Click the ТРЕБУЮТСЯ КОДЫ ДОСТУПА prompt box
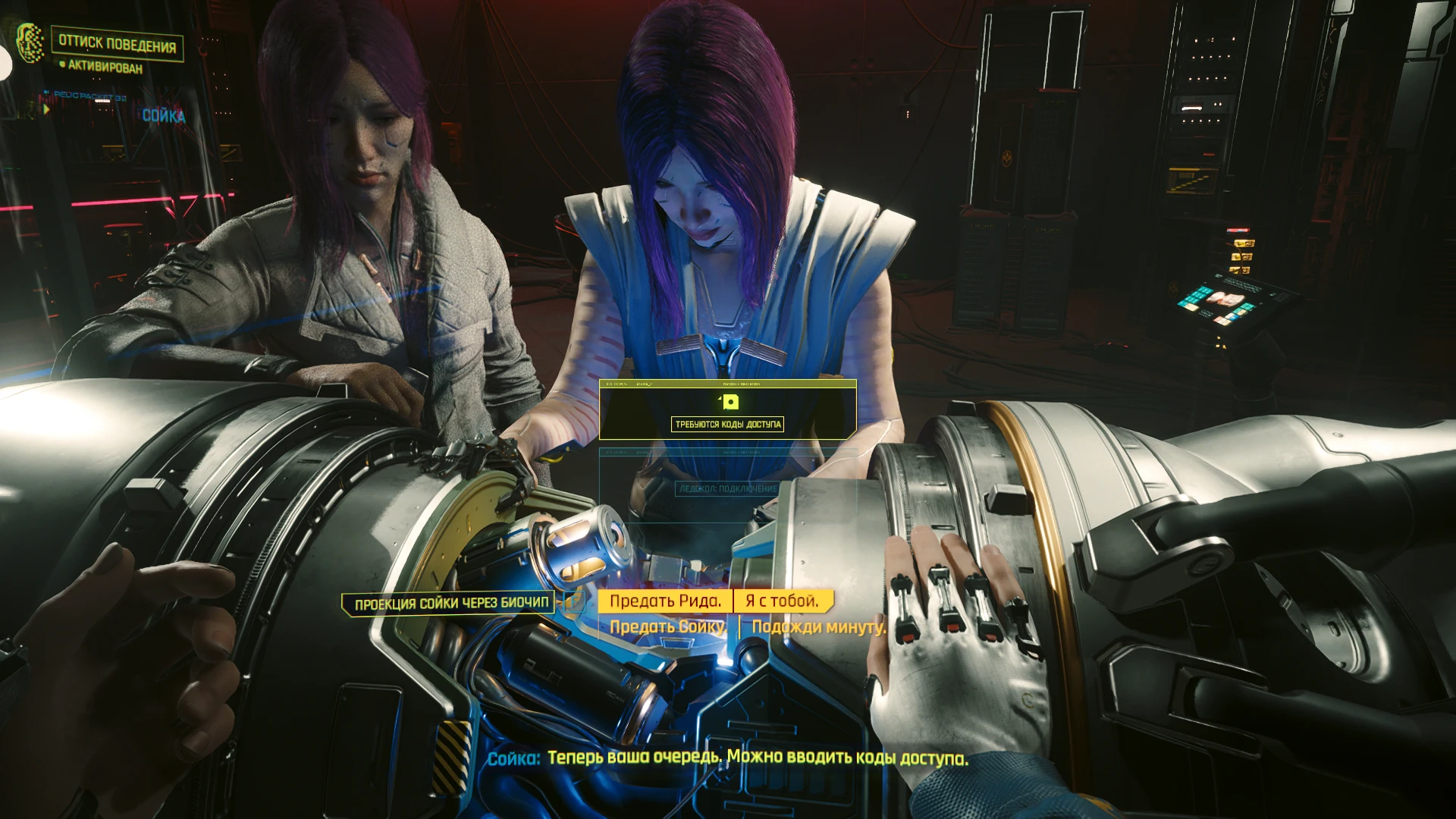This screenshot has width=1456, height=819. (729, 425)
